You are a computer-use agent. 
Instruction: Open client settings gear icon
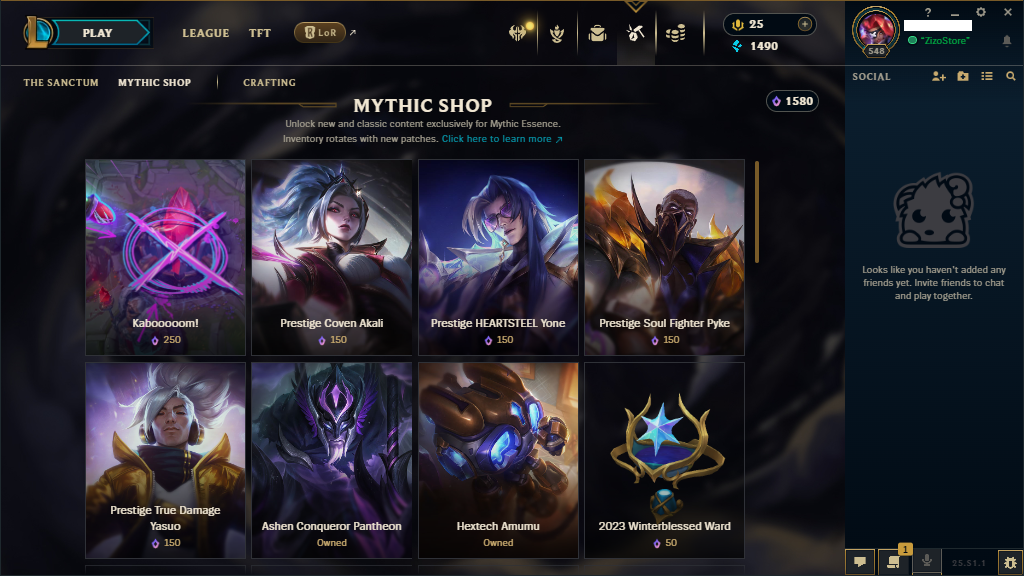[x=981, y=12]
